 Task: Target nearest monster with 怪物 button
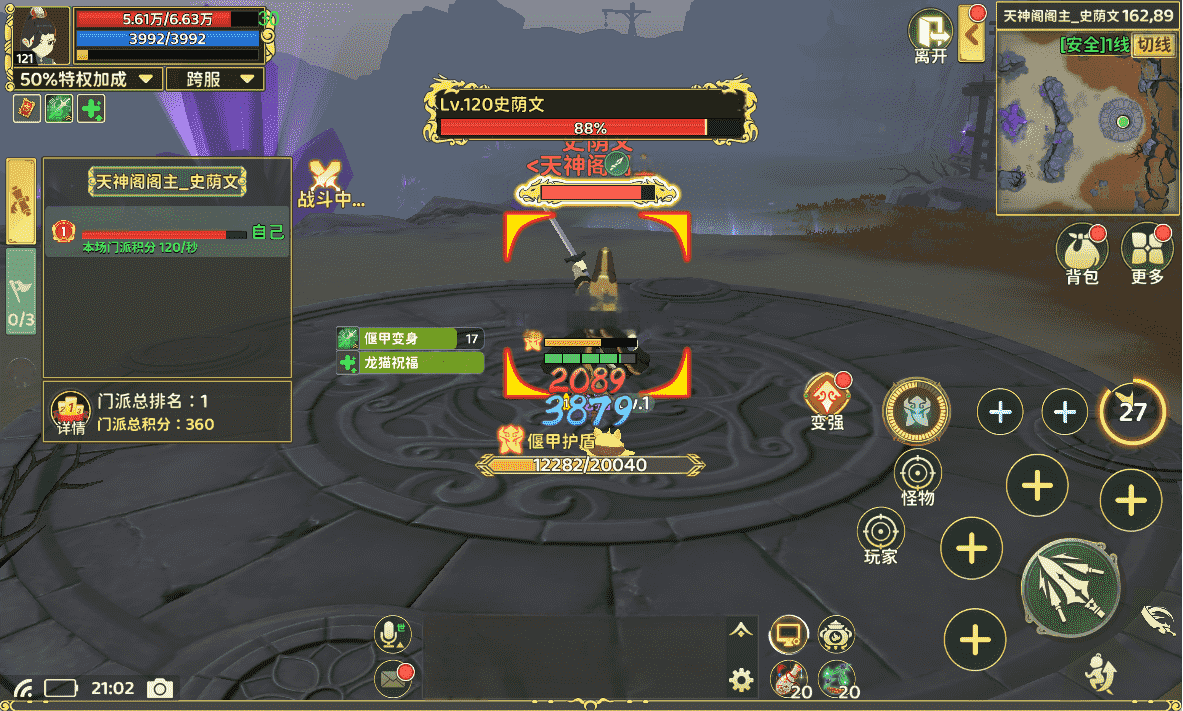point(917,478)
